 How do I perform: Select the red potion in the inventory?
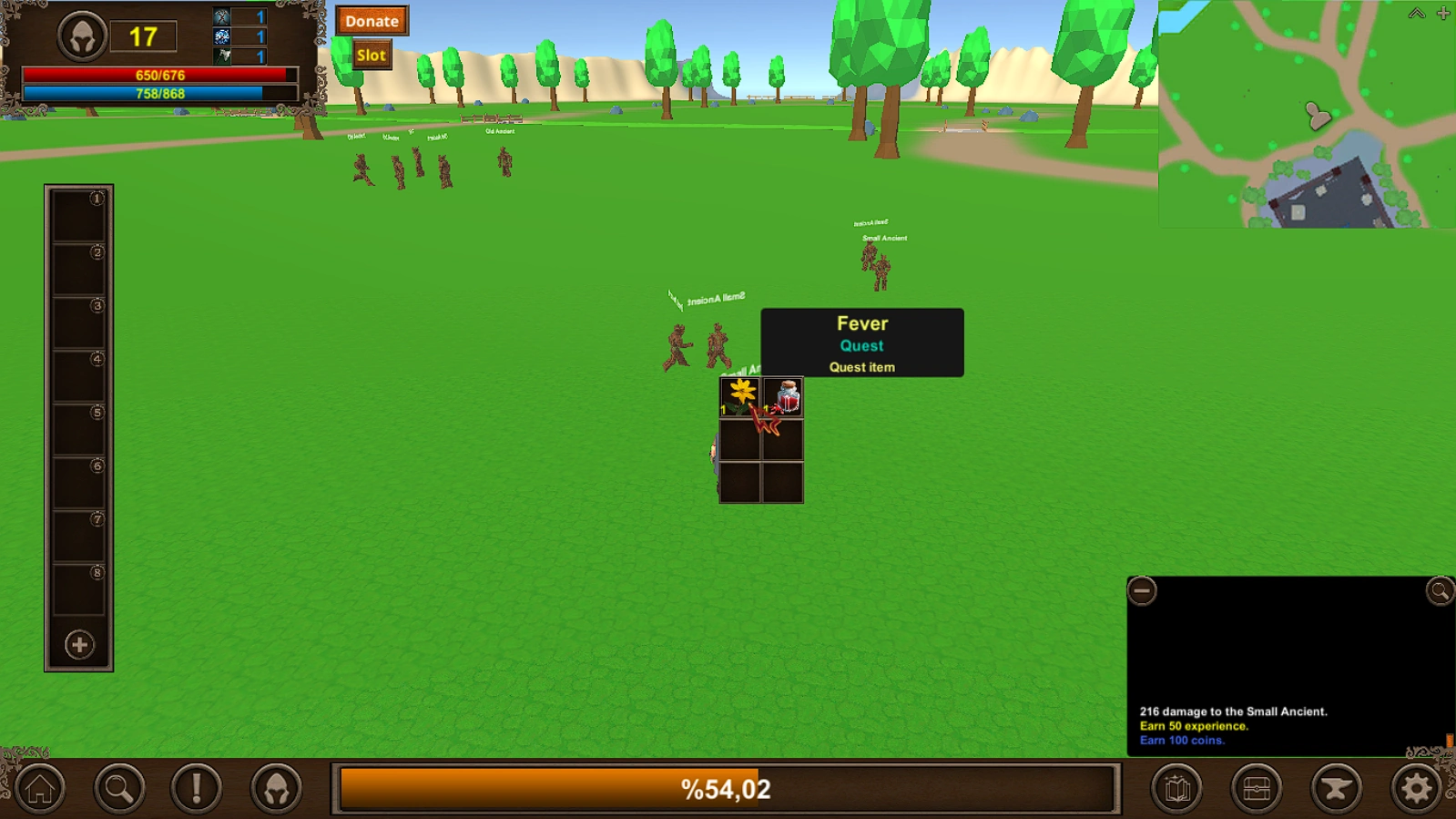click(783, 394)
